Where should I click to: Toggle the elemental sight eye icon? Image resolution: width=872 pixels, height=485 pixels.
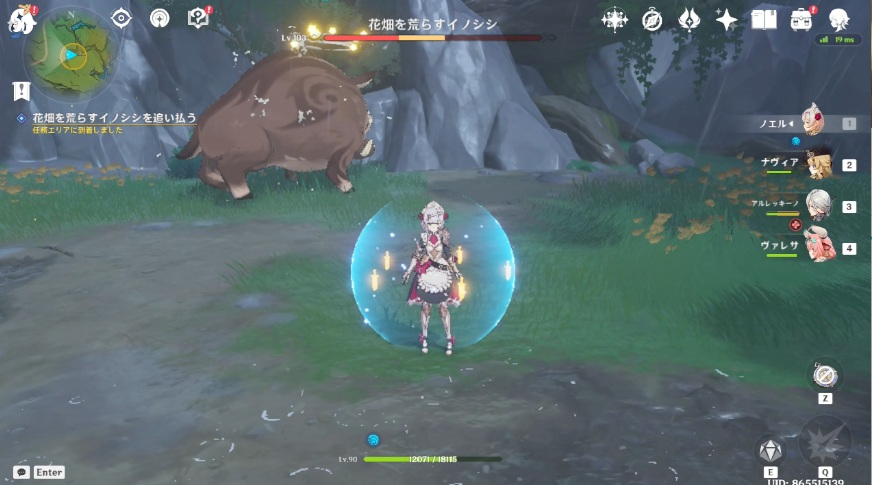(x=121, y=18)
